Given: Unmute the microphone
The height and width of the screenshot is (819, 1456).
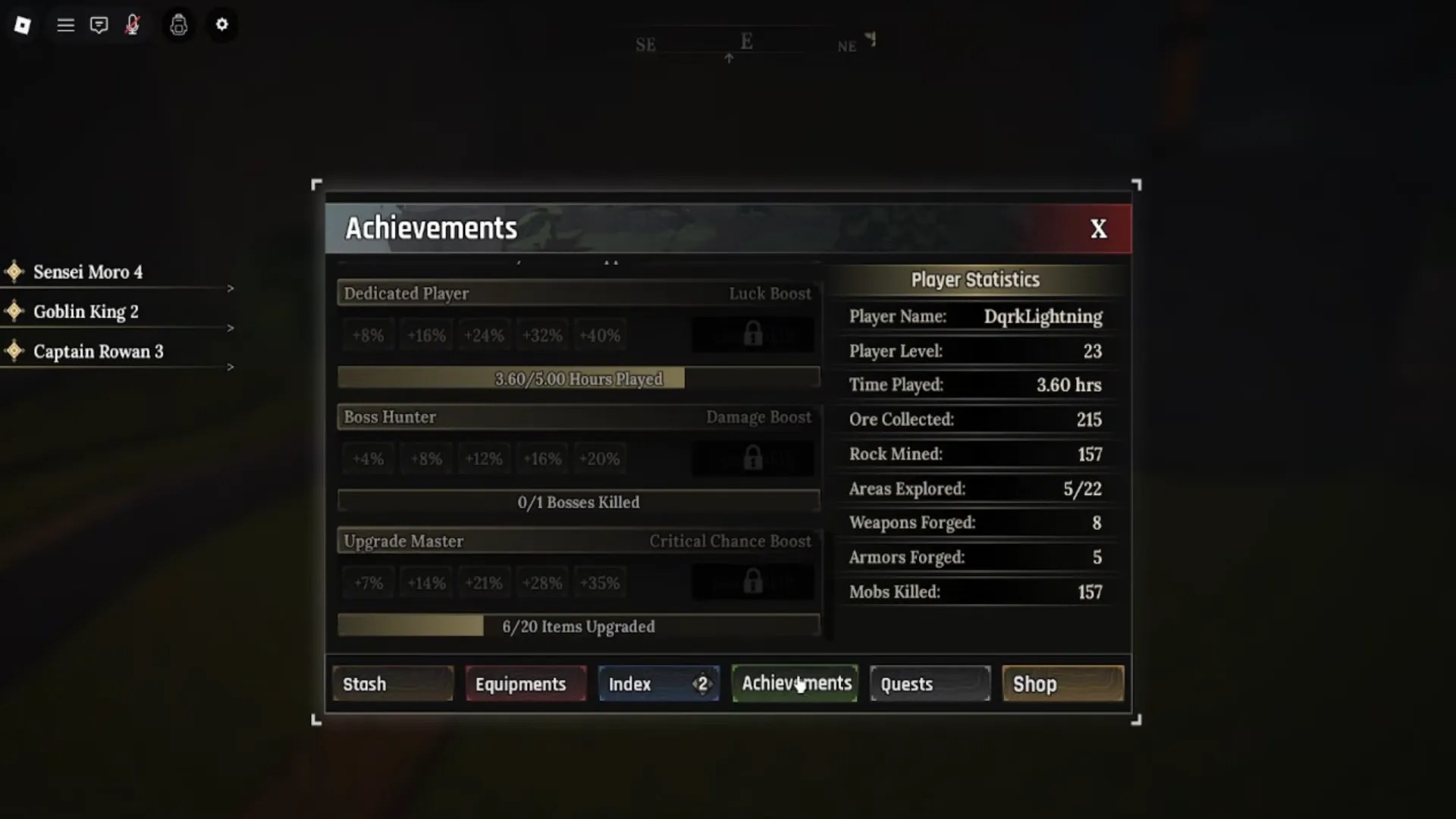Looking at the screenshot, I should [131, 24].
